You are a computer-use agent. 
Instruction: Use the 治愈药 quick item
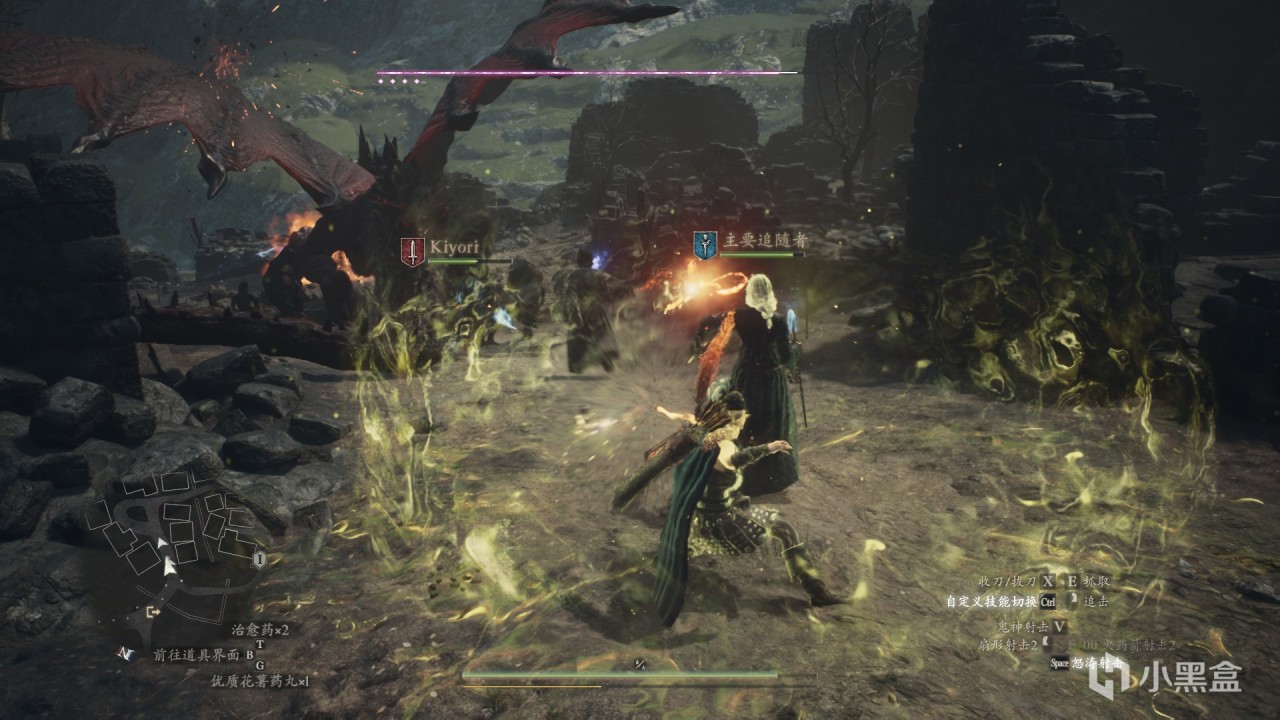click(x=259, y=630)
